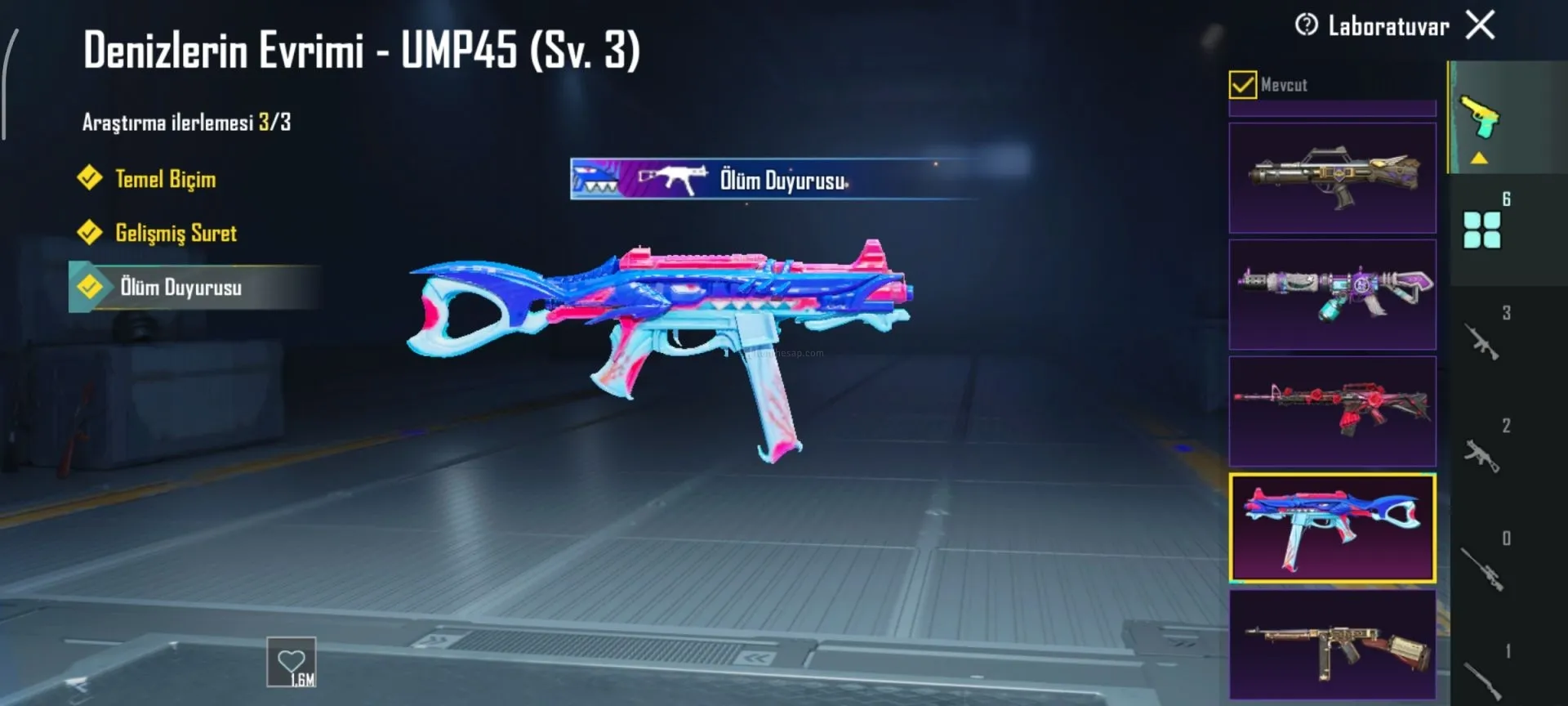The image size is (1568, 706).
Task: Close the Laboratuvar screen with the X
Action: (1480, 25)
